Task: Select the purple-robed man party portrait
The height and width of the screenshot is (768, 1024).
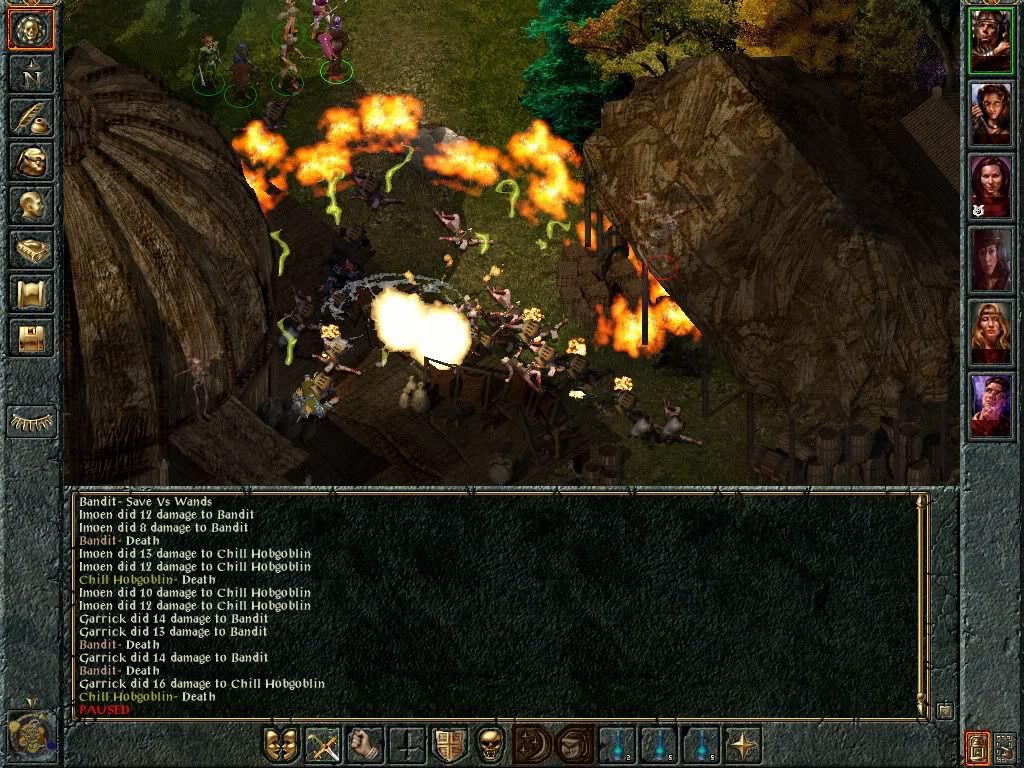Action: click(x=991, y=406)
